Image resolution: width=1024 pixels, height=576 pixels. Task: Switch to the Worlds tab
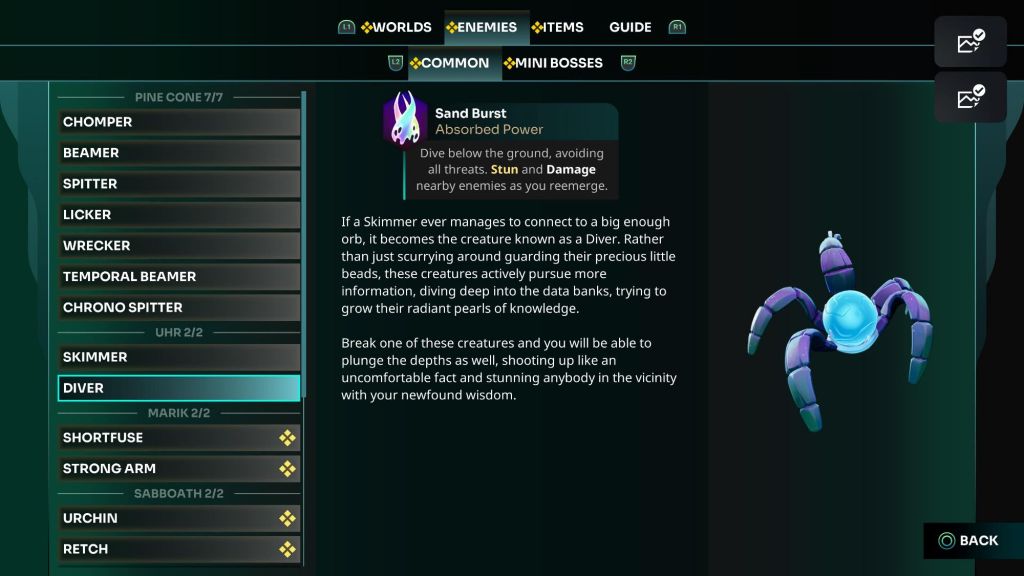coord(397,27)
